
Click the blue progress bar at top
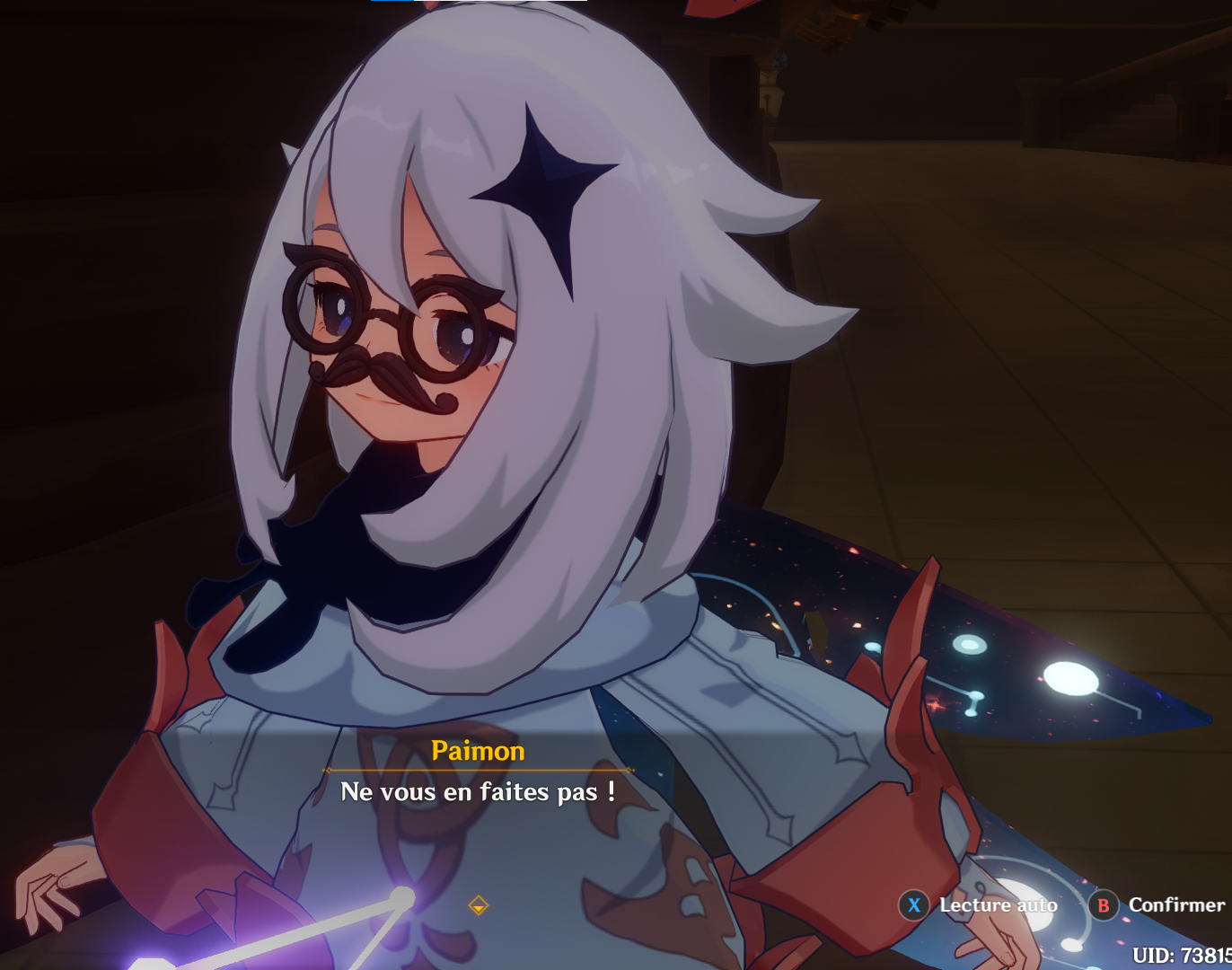click(x=391, y=4)
